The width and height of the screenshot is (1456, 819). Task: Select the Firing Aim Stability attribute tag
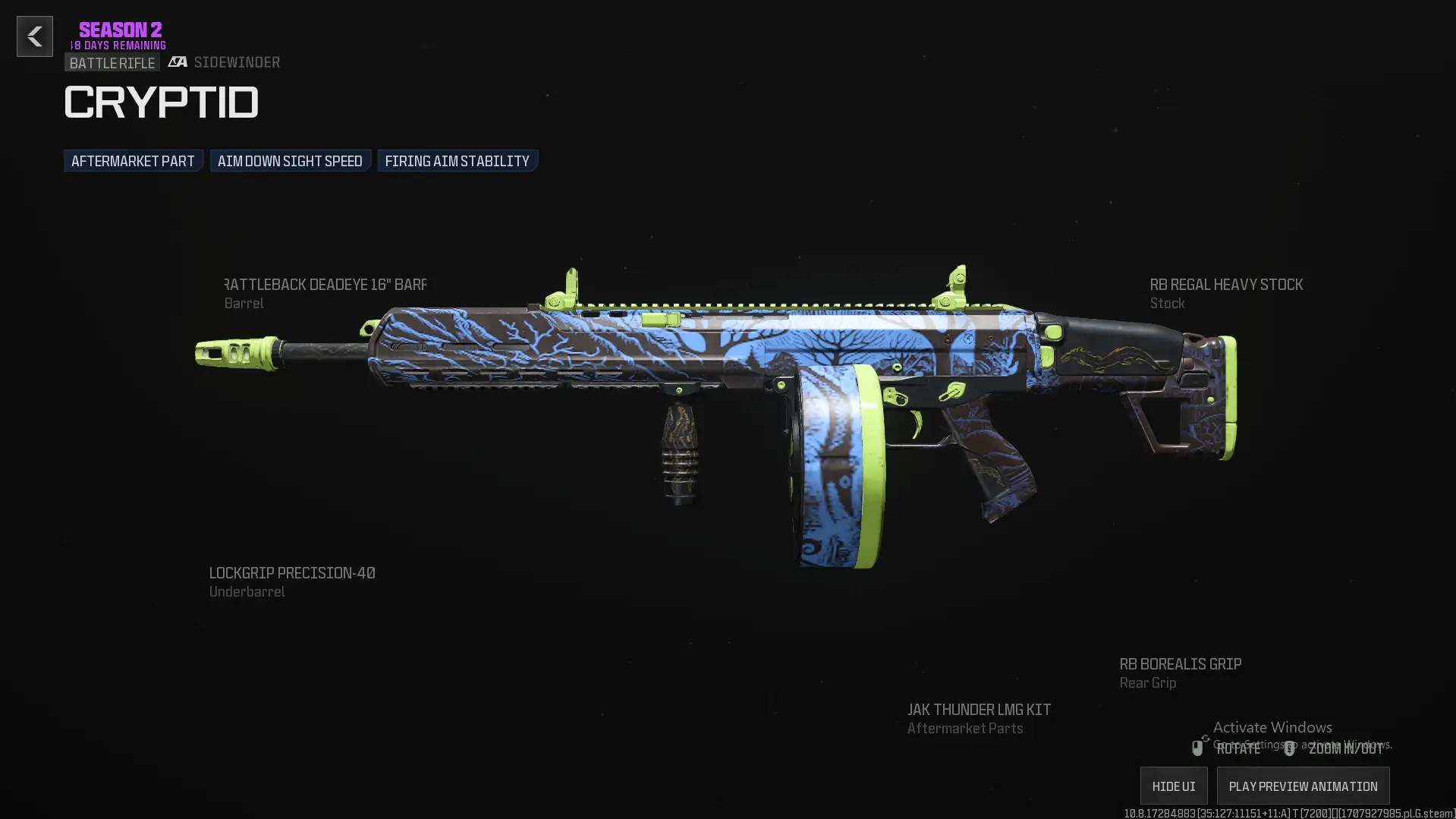[x=457, y=160]
